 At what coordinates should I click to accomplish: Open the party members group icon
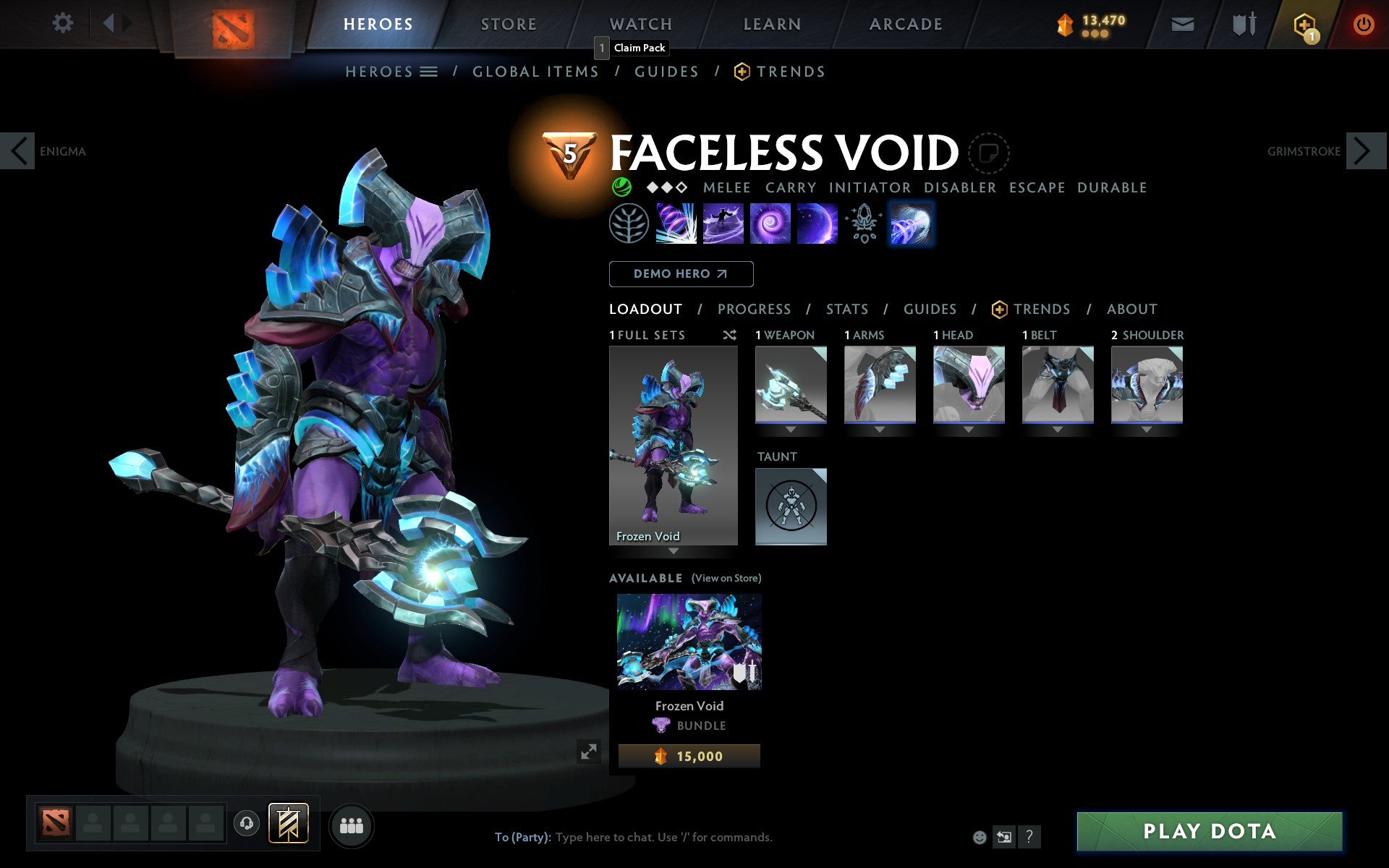pyautogui.click(x=352, y=823)
